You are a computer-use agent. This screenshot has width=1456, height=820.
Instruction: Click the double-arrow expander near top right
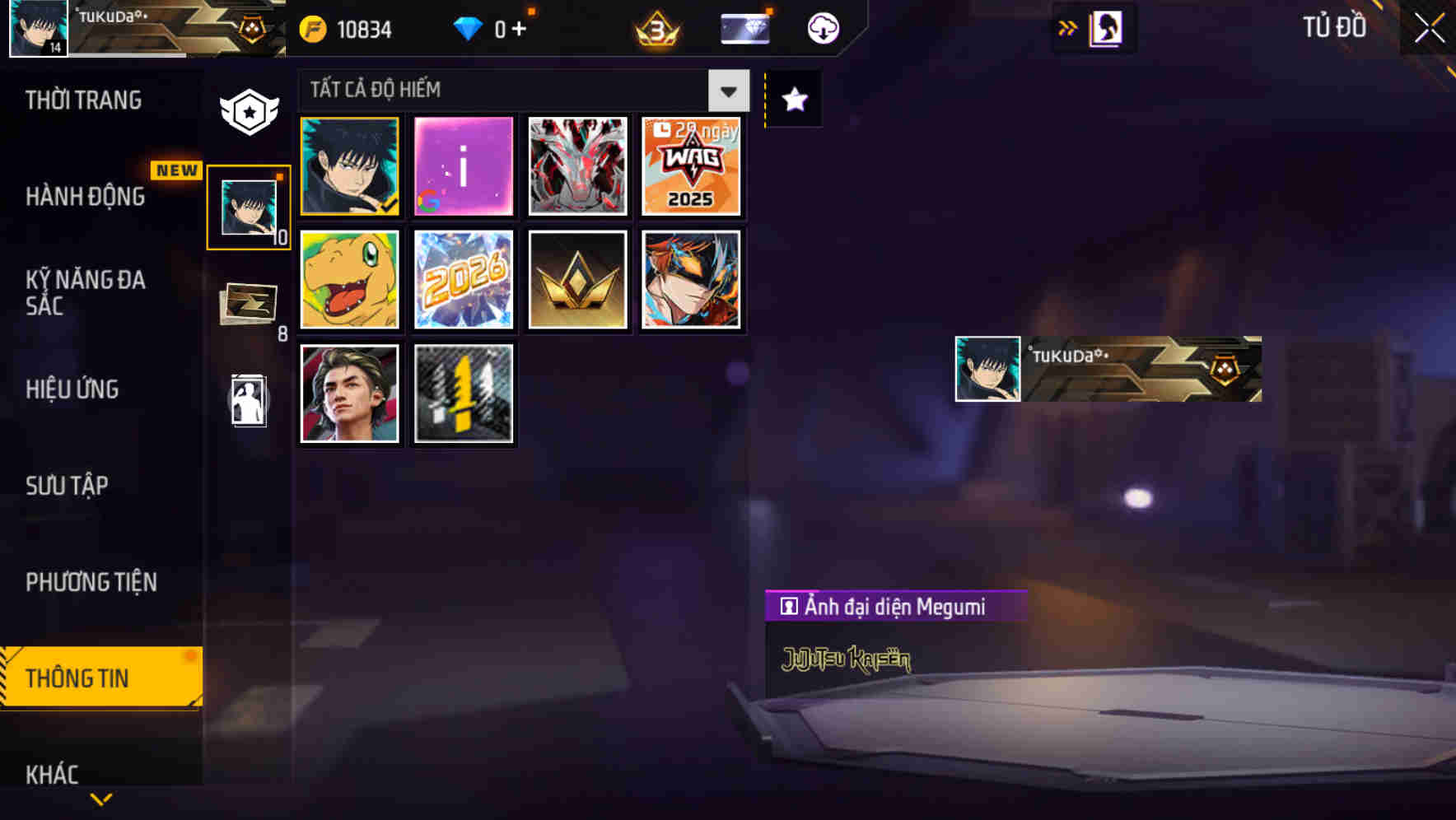click(x=1068, y=27)
